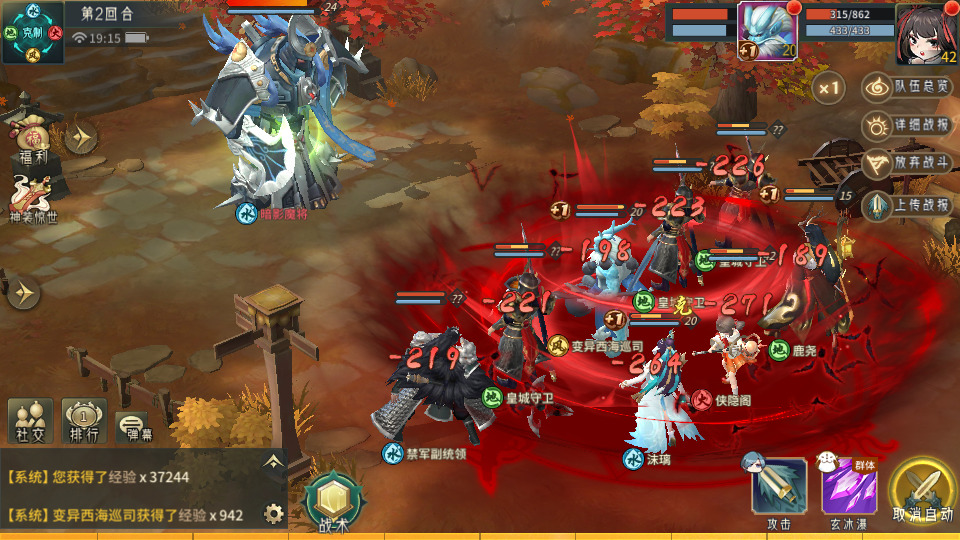The image size is (960, 540).
Task: Select the 攻击 attack skill icon
Action: point(779,487)
